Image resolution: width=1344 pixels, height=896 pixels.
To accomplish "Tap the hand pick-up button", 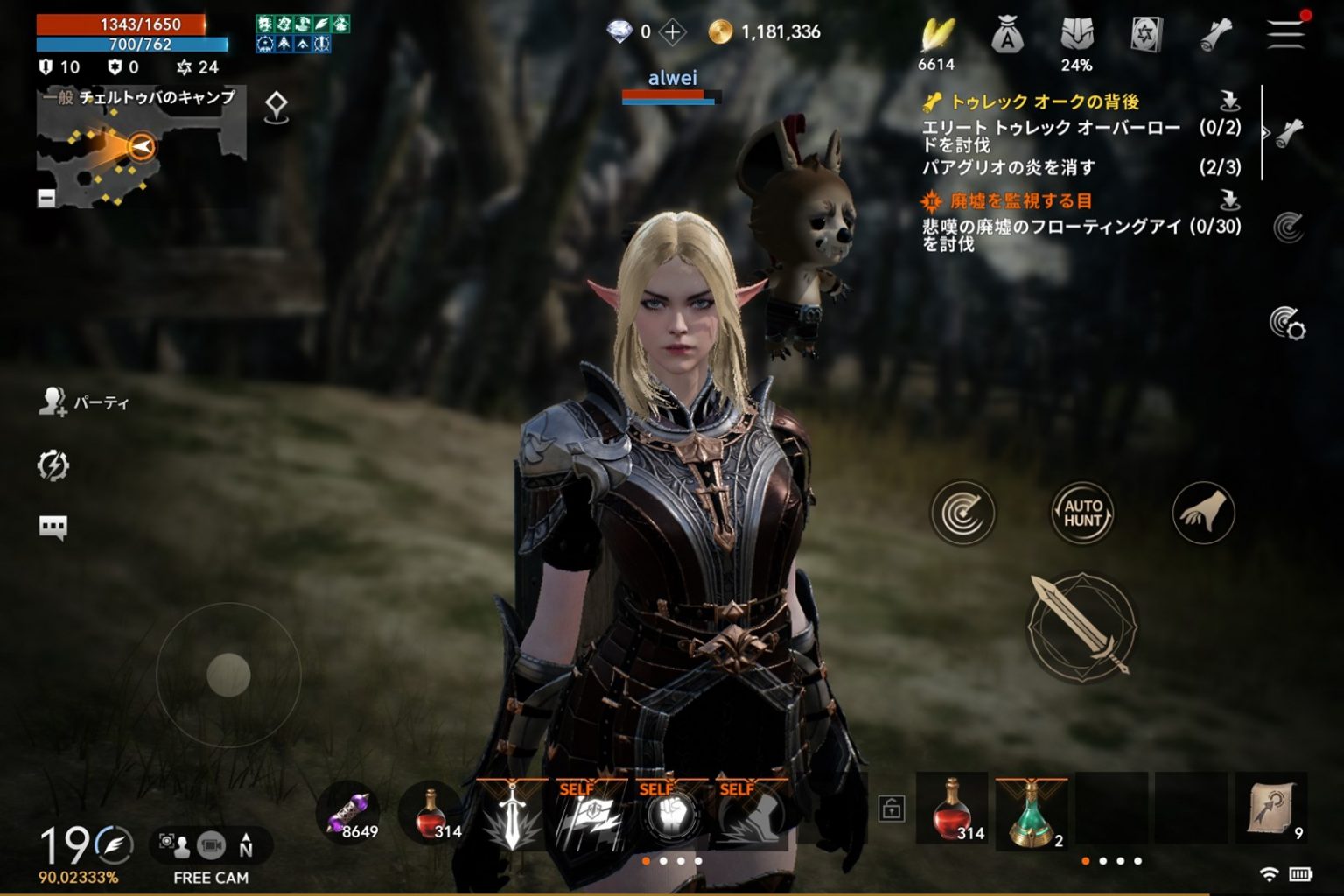I will click(1203, 513).
